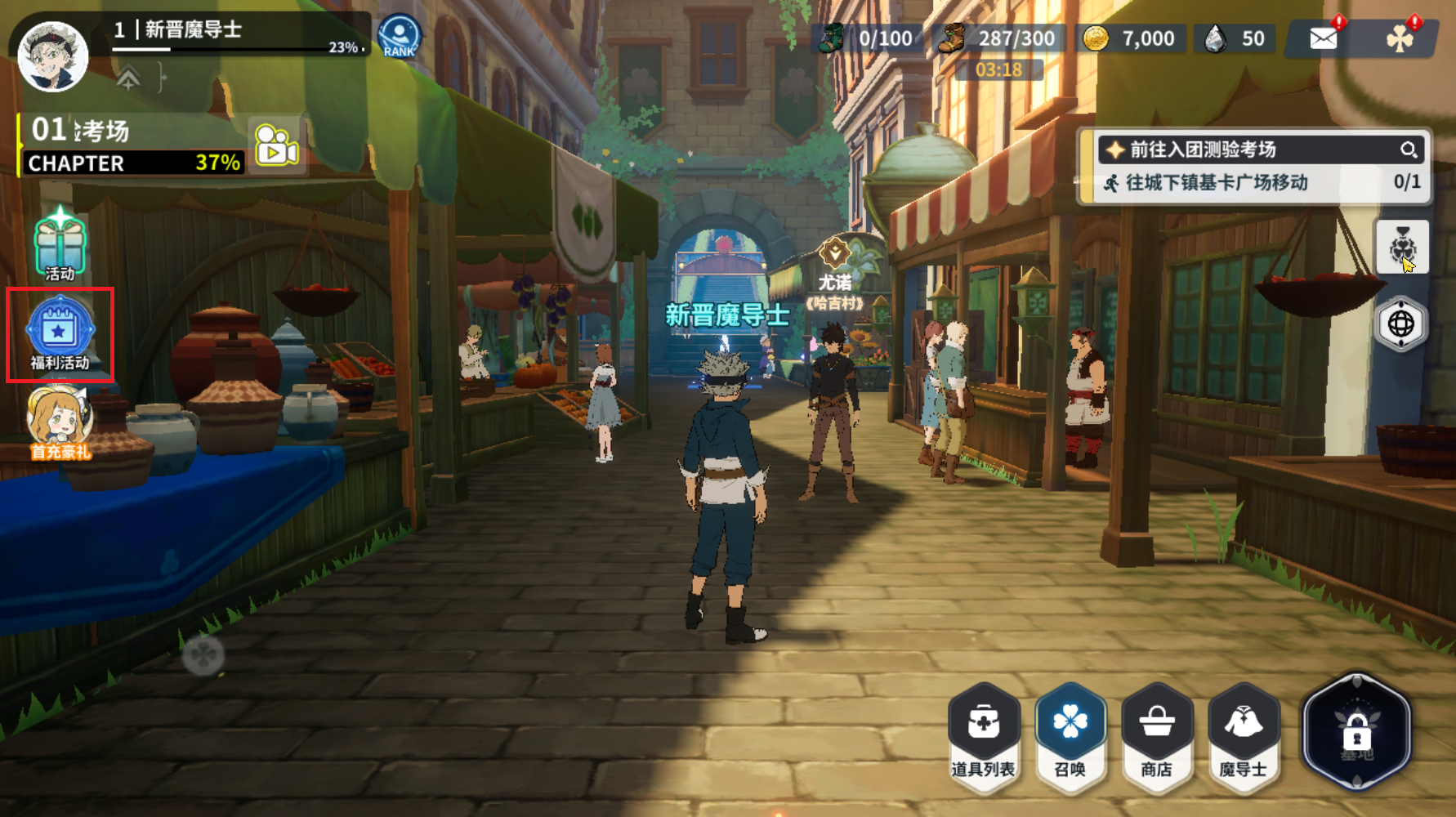Open the clover menu in top corner
The height and width of the screenshot is (817, 1456).
point(1400,38)
